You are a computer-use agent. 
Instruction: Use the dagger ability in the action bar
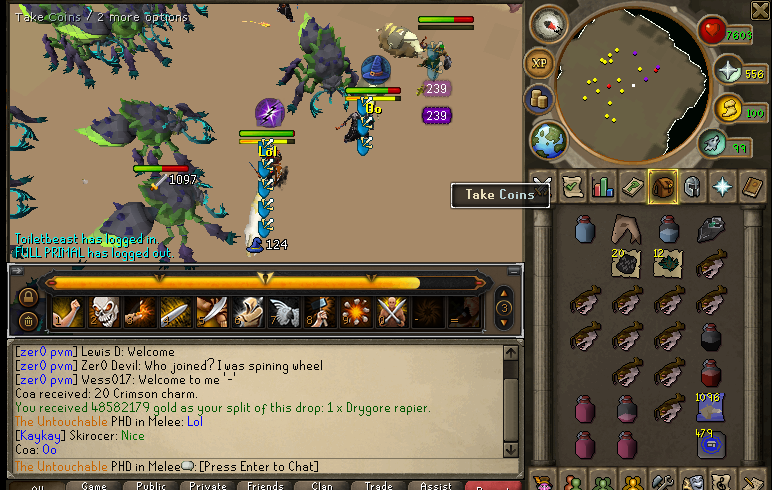[x=175, y=313]
